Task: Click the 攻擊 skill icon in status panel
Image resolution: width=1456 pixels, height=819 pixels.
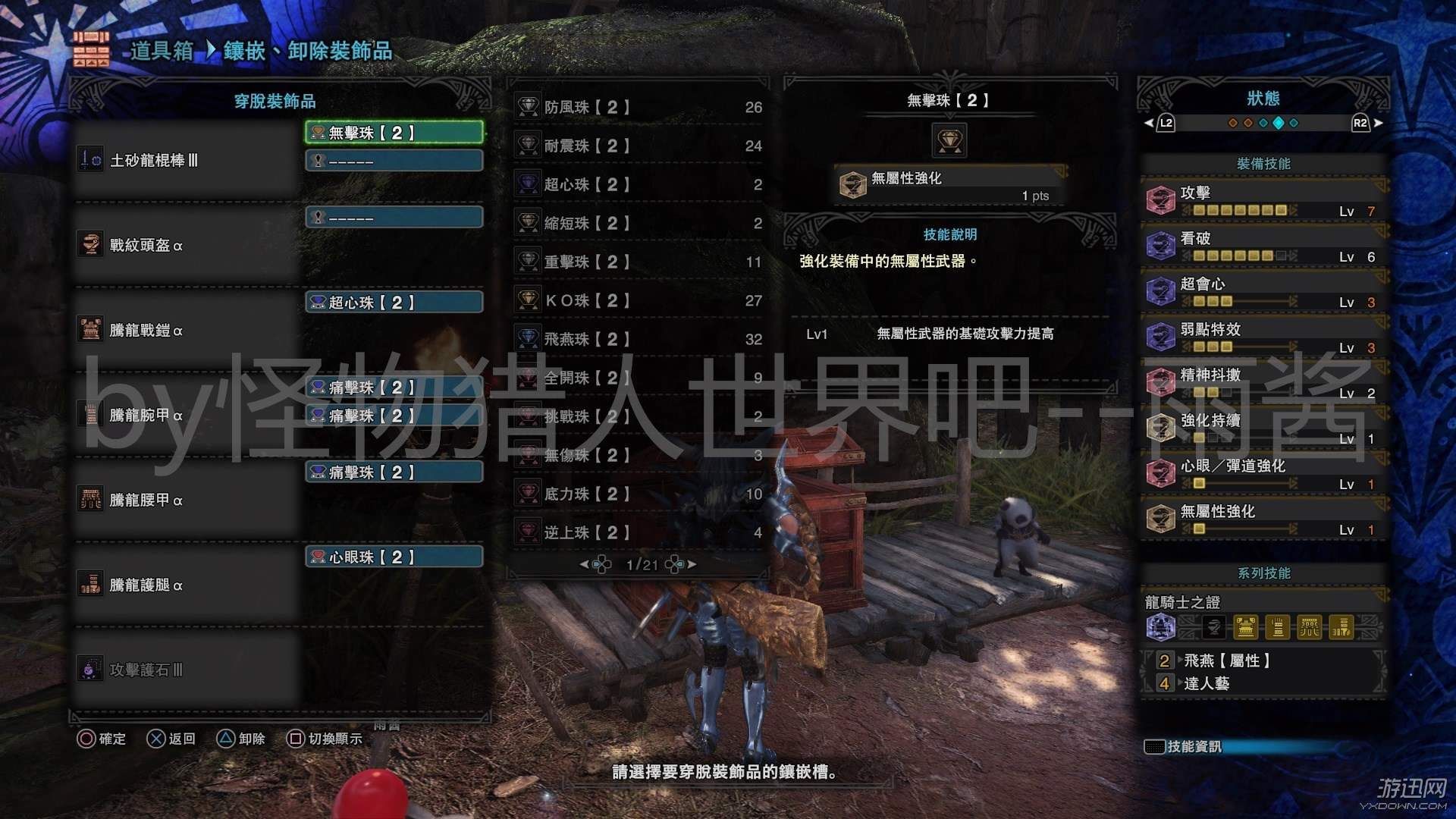Action: pyautogui.click(x=1160, y=199)
